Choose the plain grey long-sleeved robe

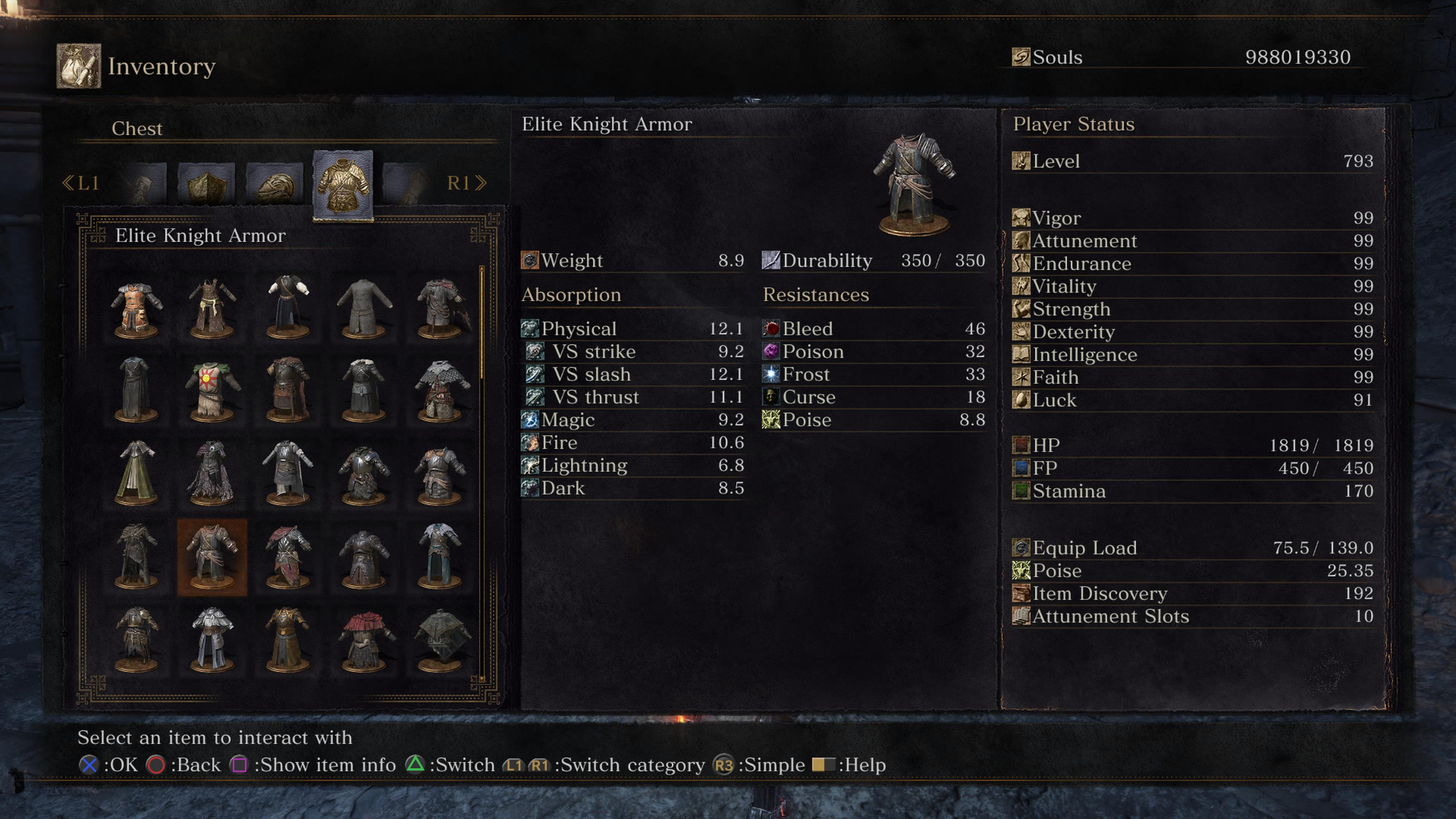point(364,309)
